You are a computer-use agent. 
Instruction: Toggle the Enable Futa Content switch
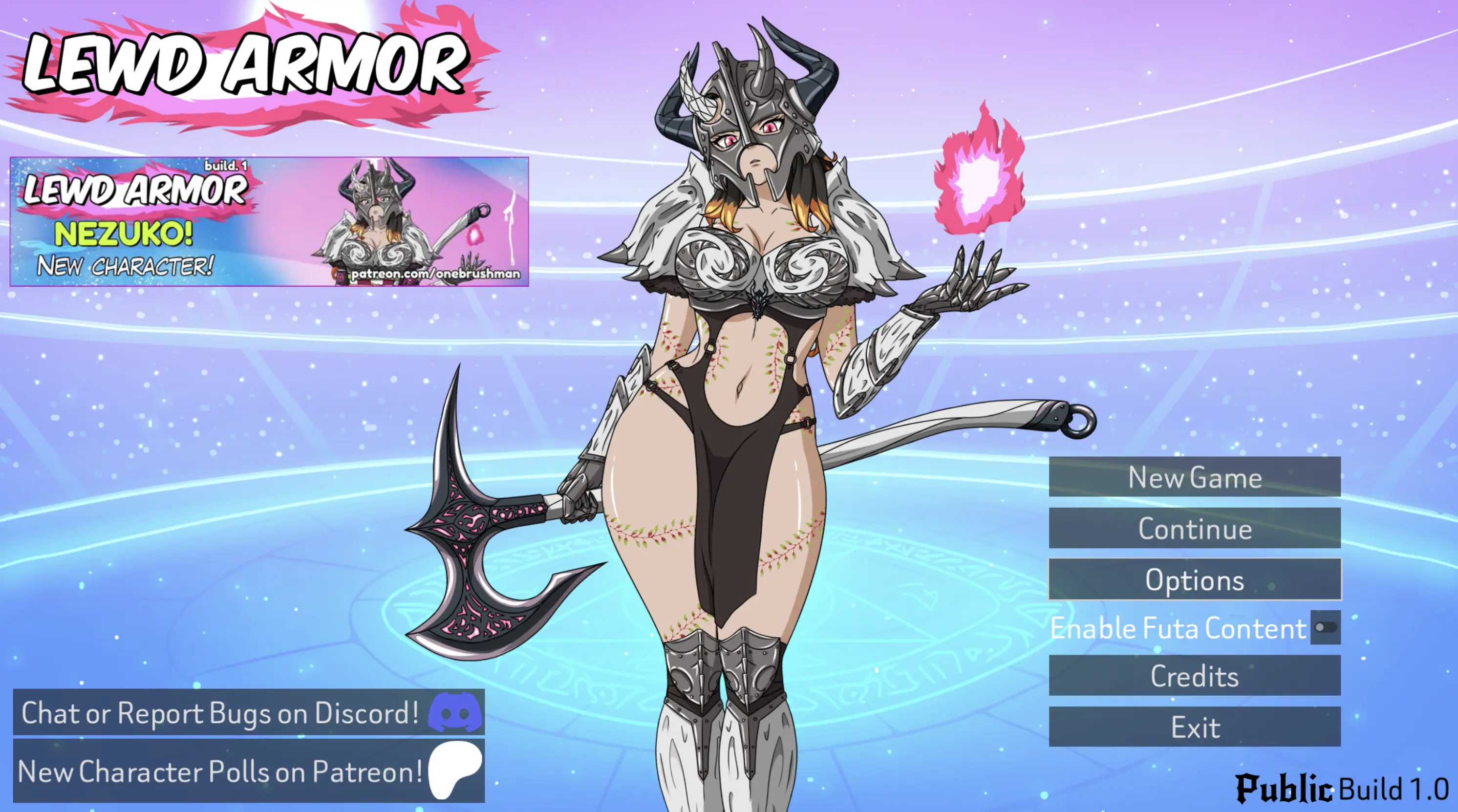tap(1325, 627)
